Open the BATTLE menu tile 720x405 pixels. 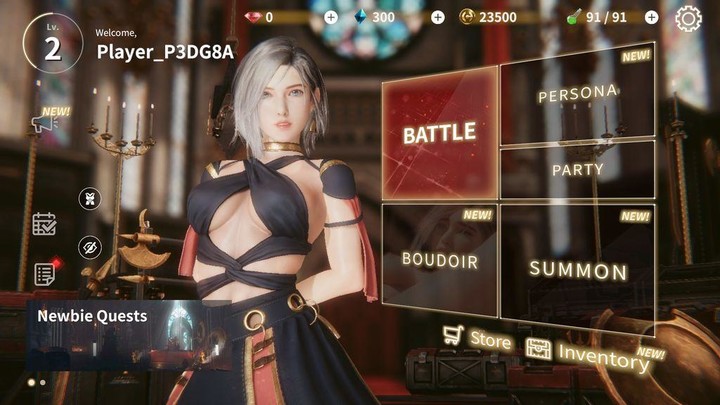pos(439,132)
